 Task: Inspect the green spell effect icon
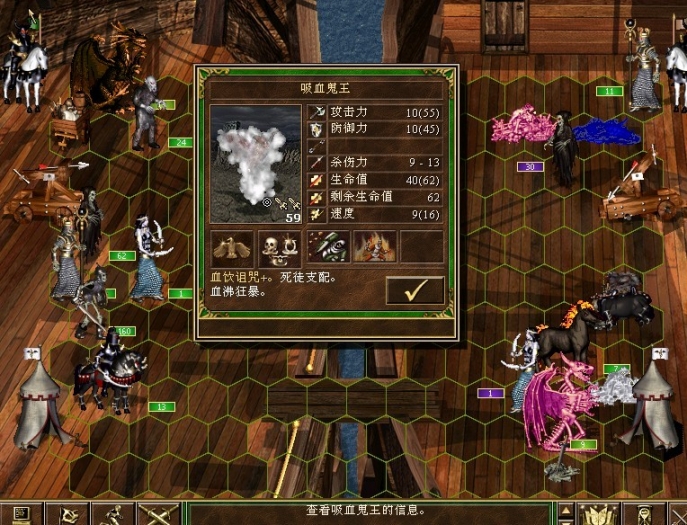[x=327, y=246]
